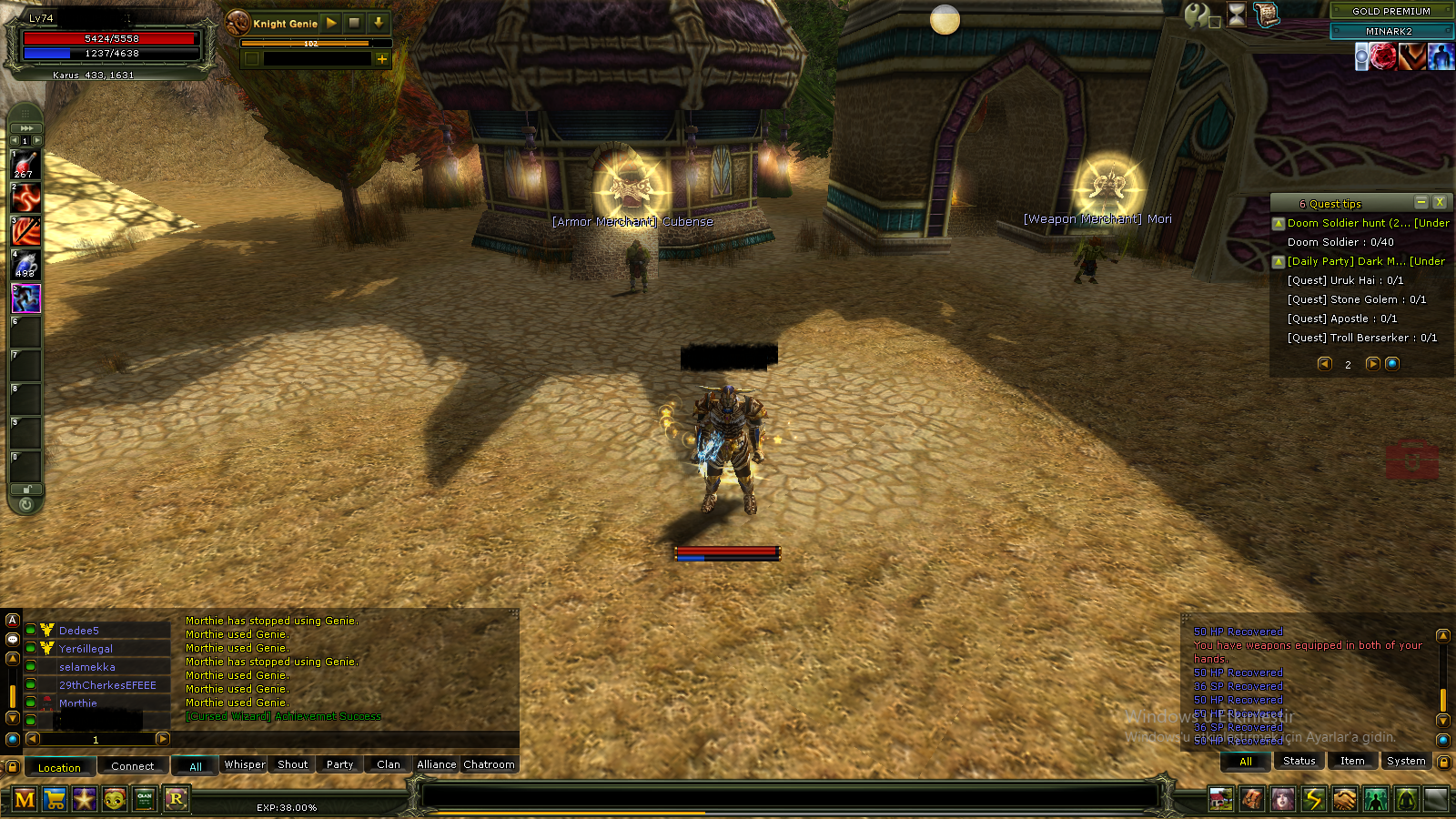Open the shopping cart store icon
The image size is (1456, 819).
[x=55, y=799]
